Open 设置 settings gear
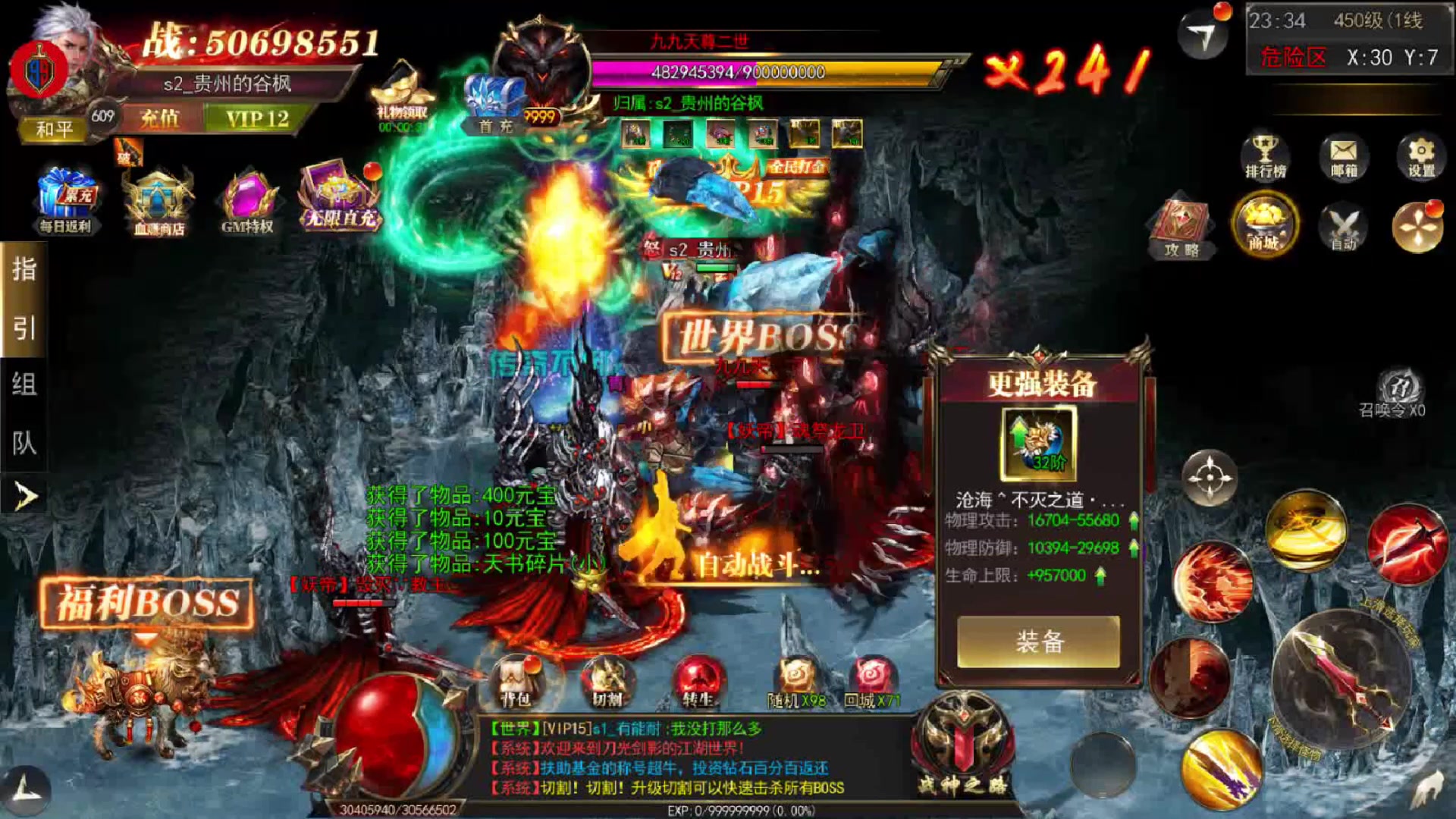Screen dimensions: 1456x819 click(1421, 157)
